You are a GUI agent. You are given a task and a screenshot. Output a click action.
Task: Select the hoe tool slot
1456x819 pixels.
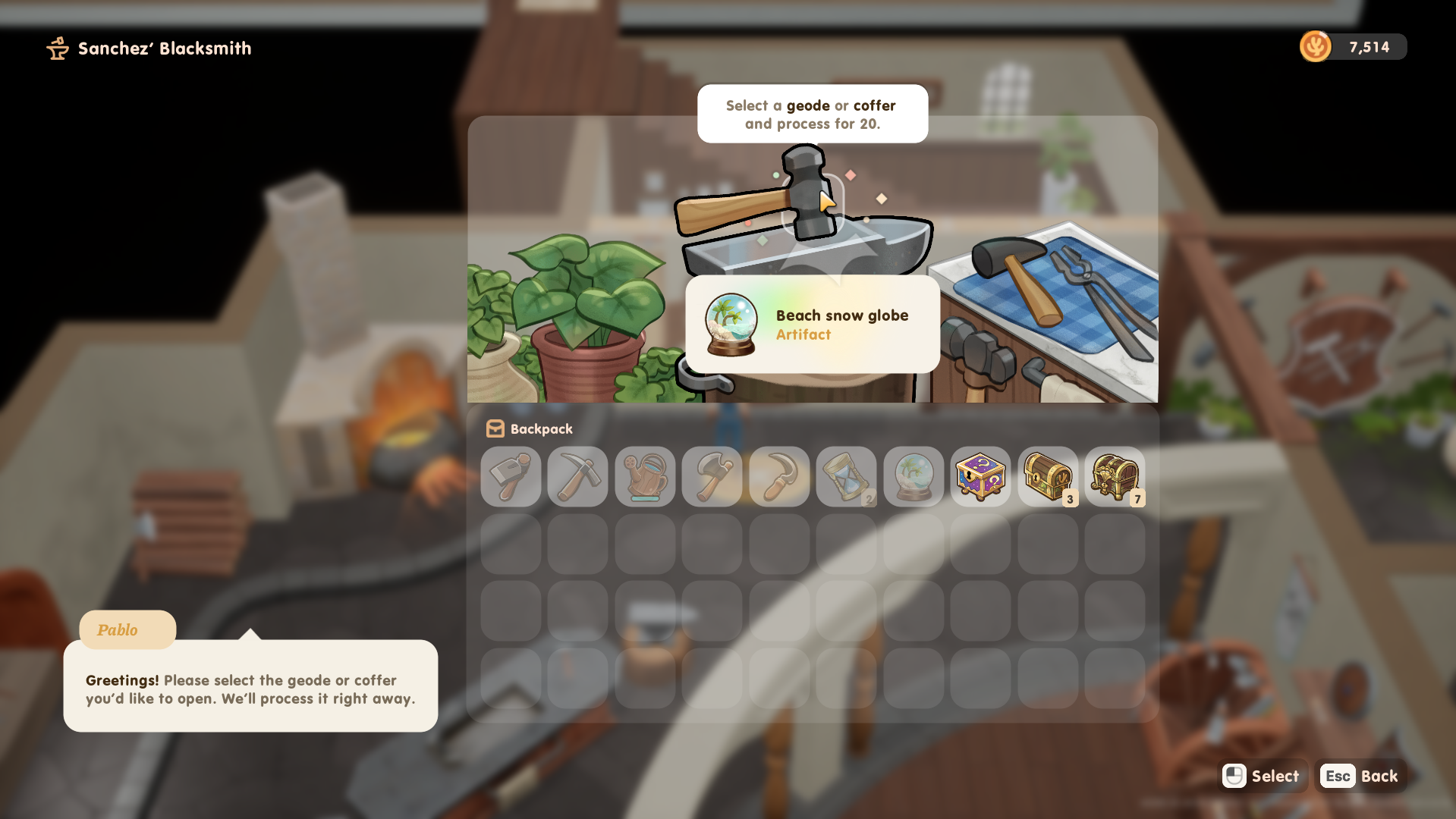pos(511,476)
